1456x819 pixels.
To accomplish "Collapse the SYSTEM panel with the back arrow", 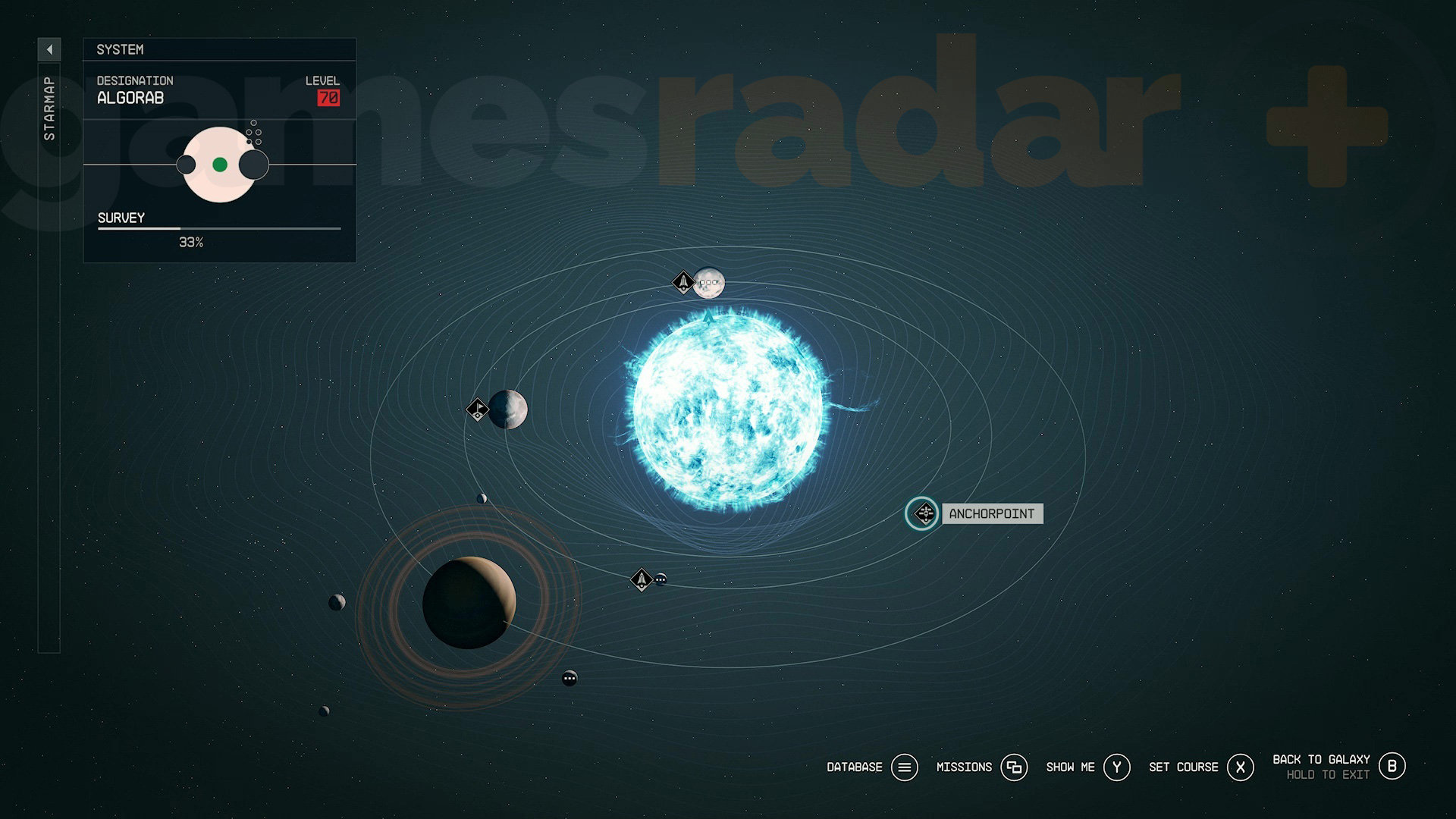I will (50, 49).
